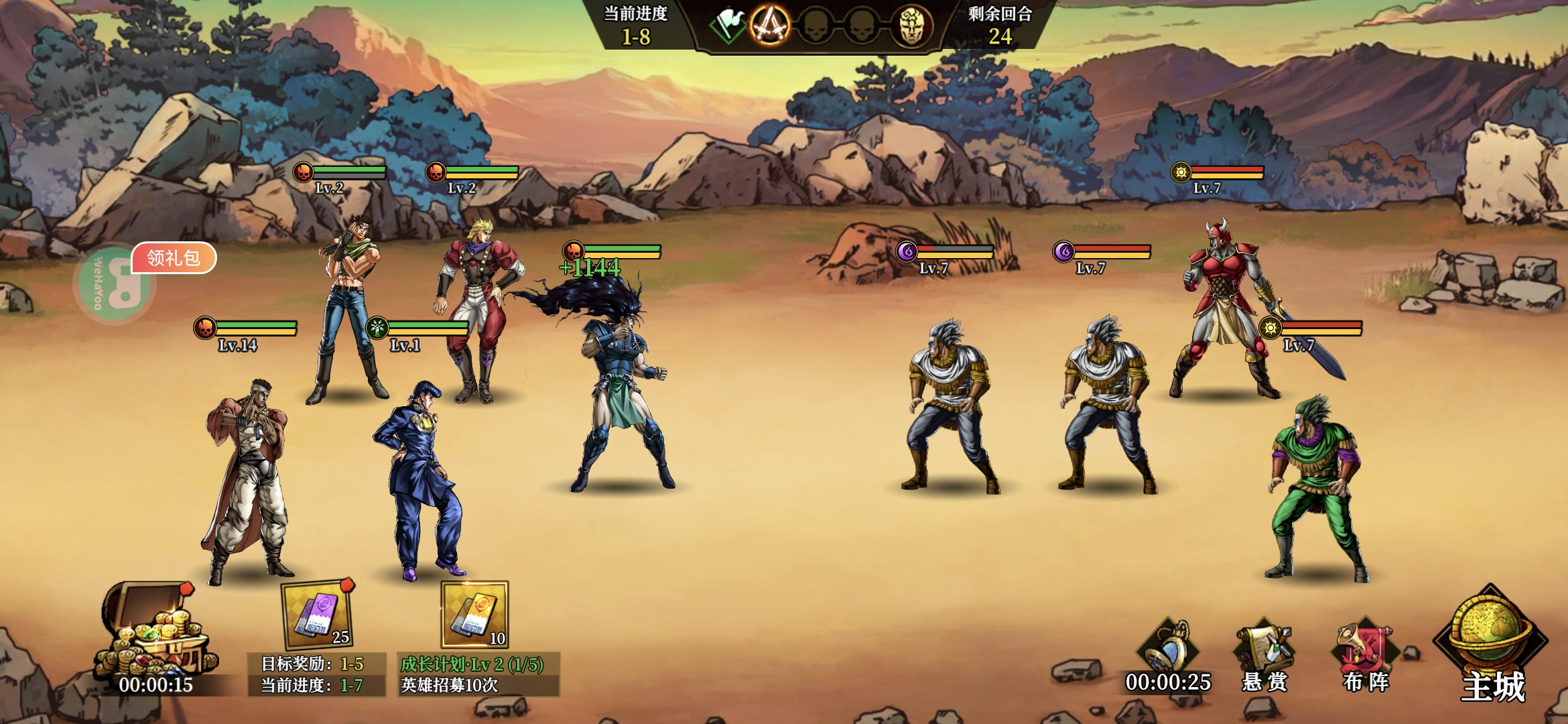Screen dimensions: 1568x724
Task: Select the golden boss mask stage marker
Action: click(911, 27)
